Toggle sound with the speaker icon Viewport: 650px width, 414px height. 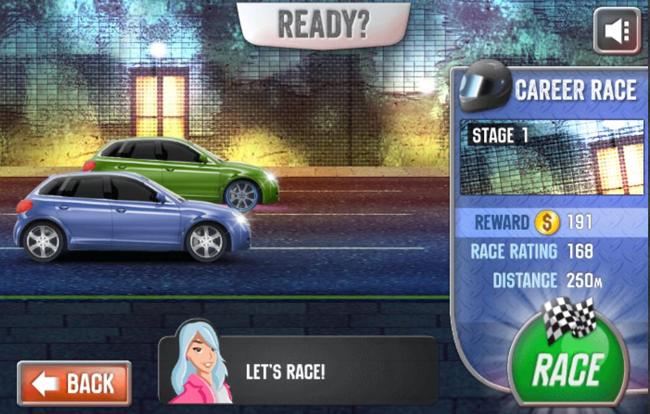click(616, 31)
